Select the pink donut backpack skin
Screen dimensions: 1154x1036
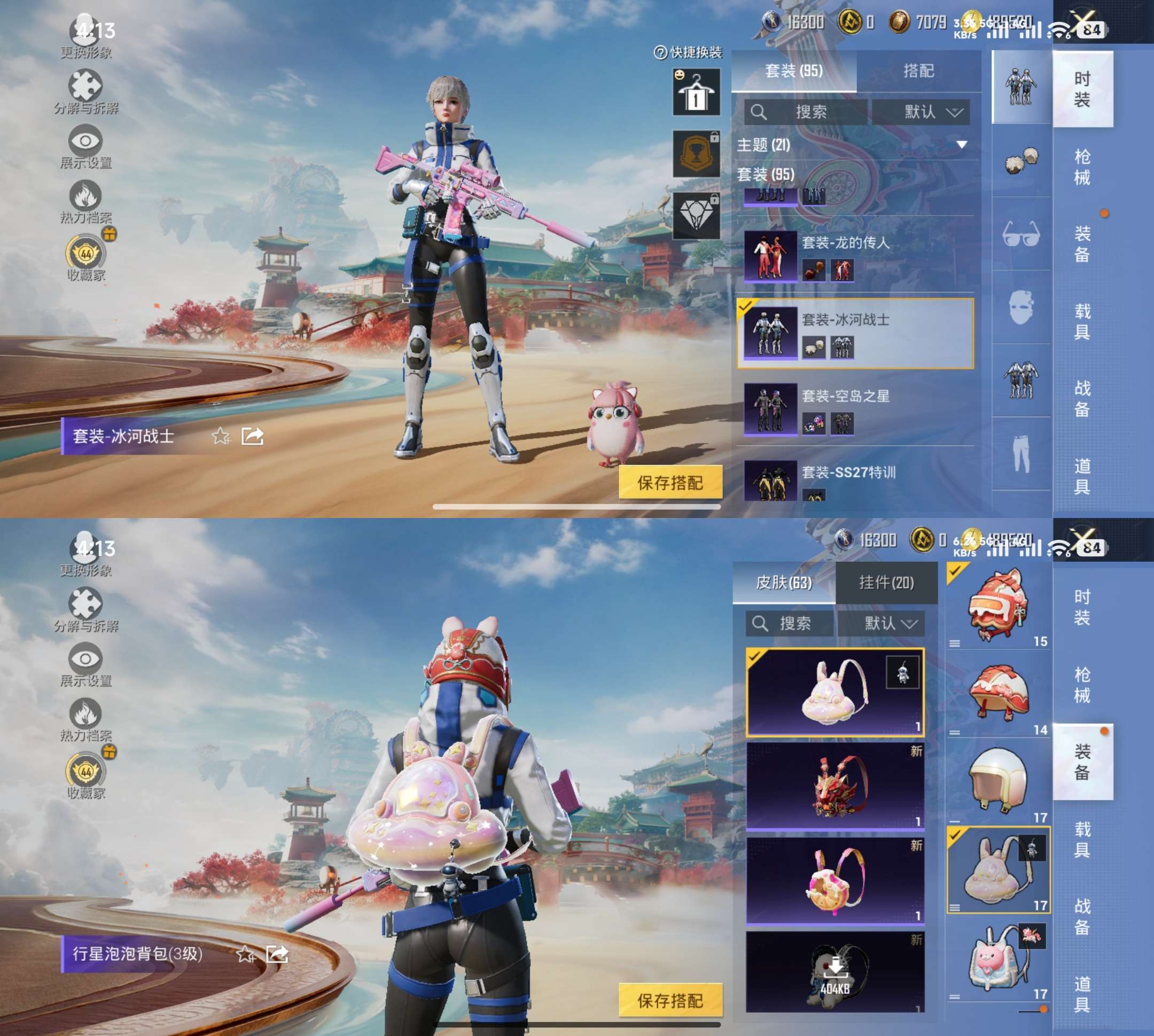point(835,880)
